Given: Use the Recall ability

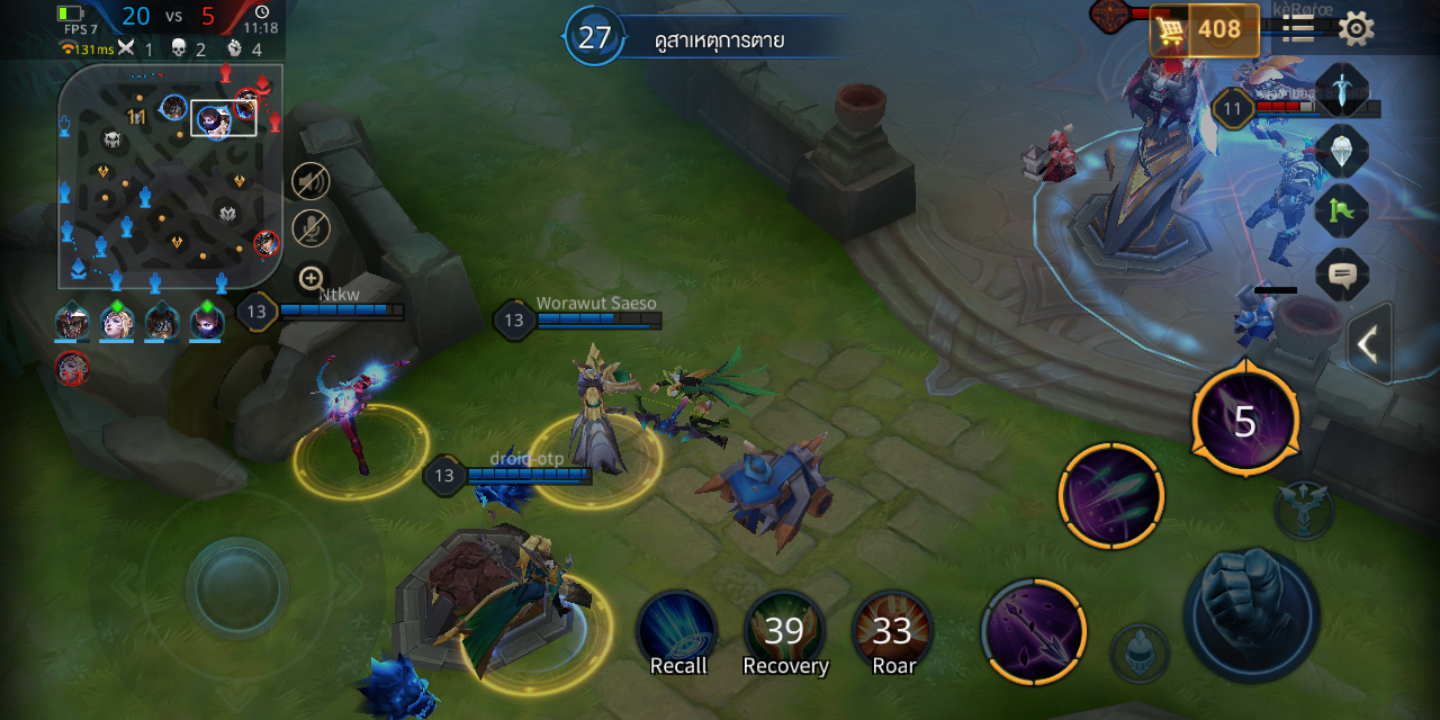Looking at the screenshot, I should [678, 634].
